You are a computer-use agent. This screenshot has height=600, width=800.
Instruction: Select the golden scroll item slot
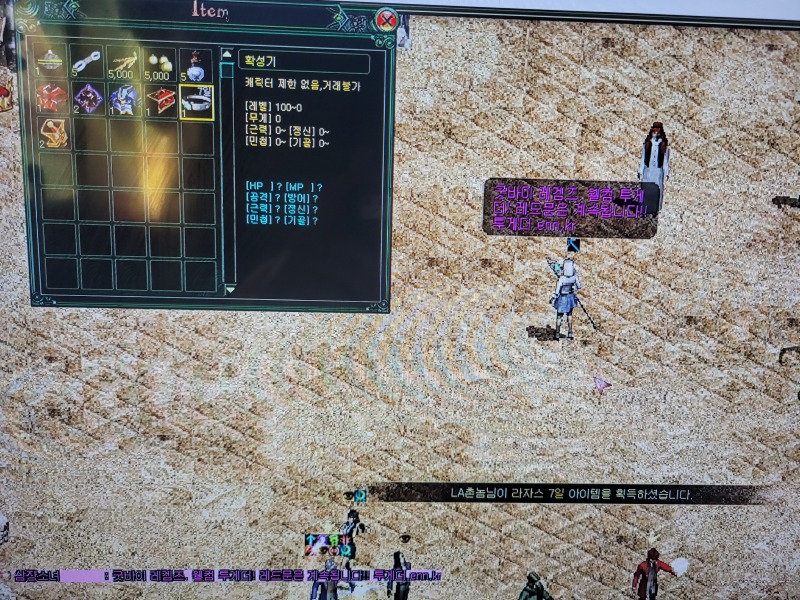pyautogui.click(x=52, y=134)
